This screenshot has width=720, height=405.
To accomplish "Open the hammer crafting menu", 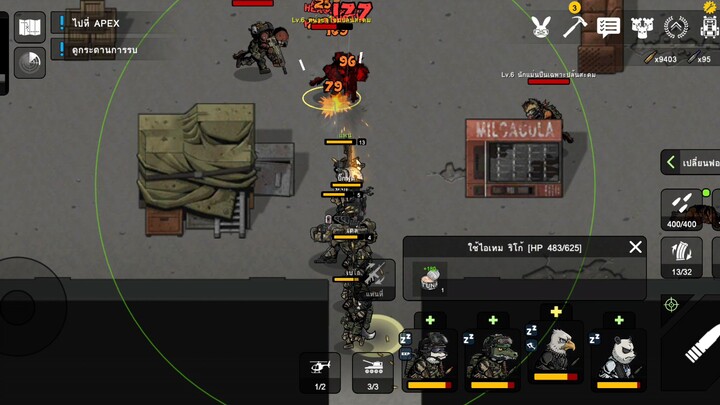I will [574, 26].
